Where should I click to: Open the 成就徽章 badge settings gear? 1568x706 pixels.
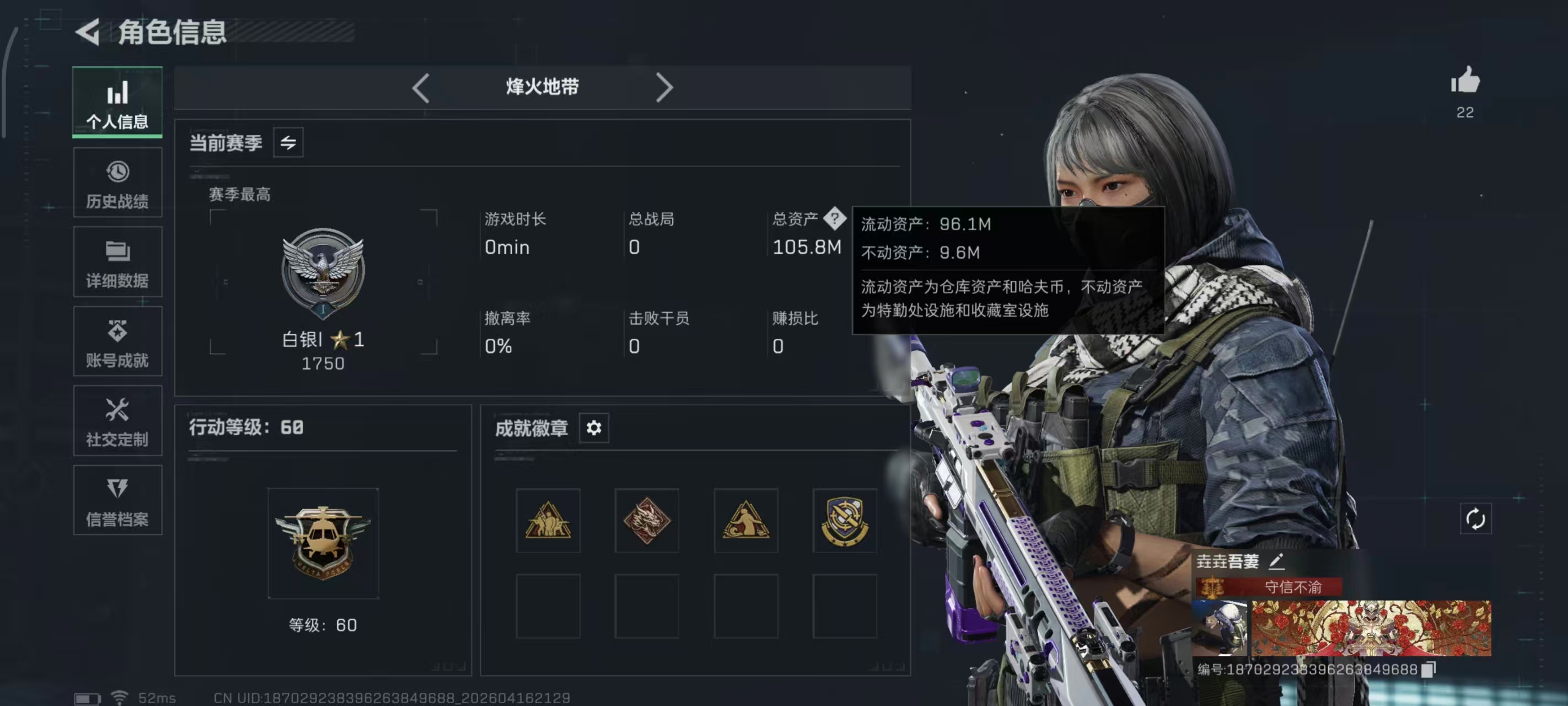pyautogui.click(x=593, y=428)
